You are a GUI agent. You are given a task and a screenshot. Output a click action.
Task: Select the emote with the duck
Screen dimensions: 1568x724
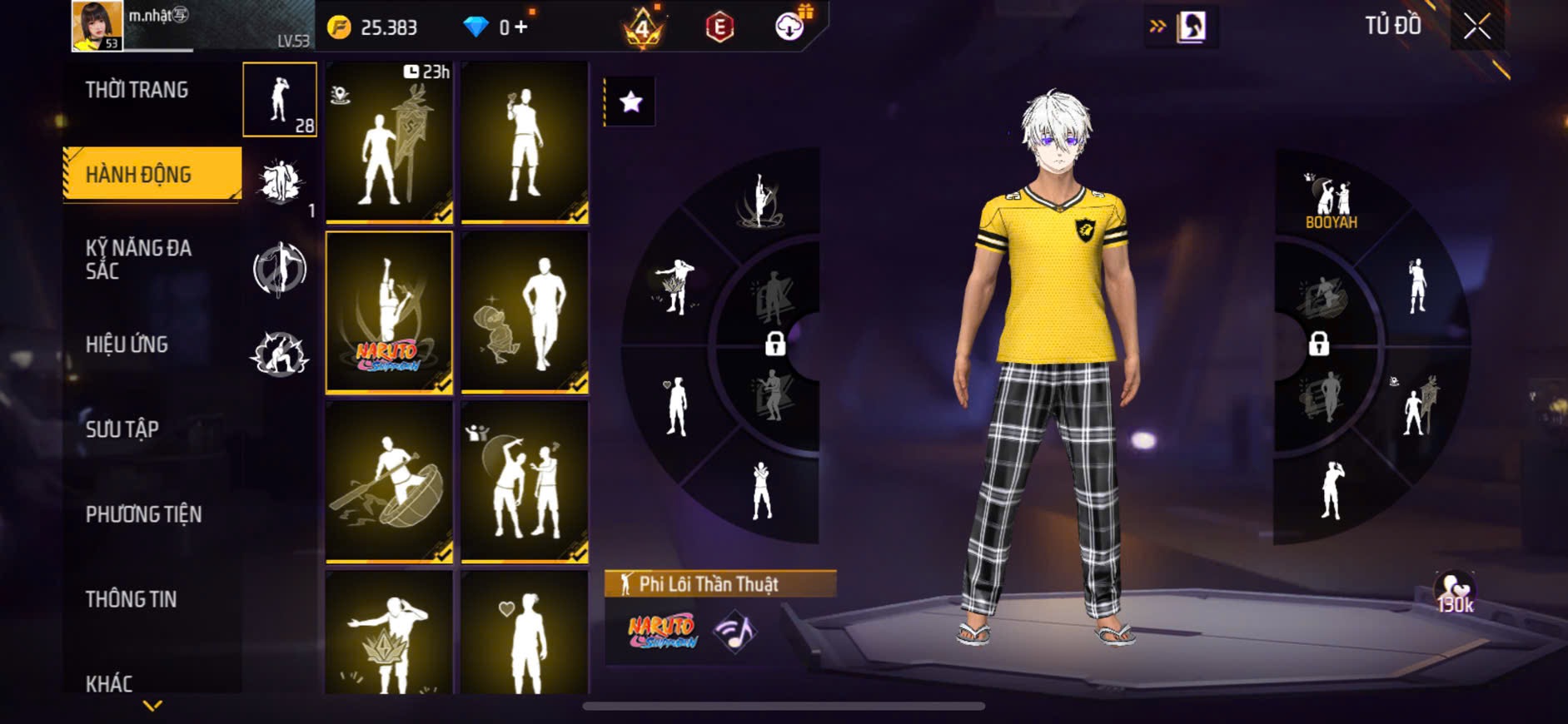click(x=525, y=312)
